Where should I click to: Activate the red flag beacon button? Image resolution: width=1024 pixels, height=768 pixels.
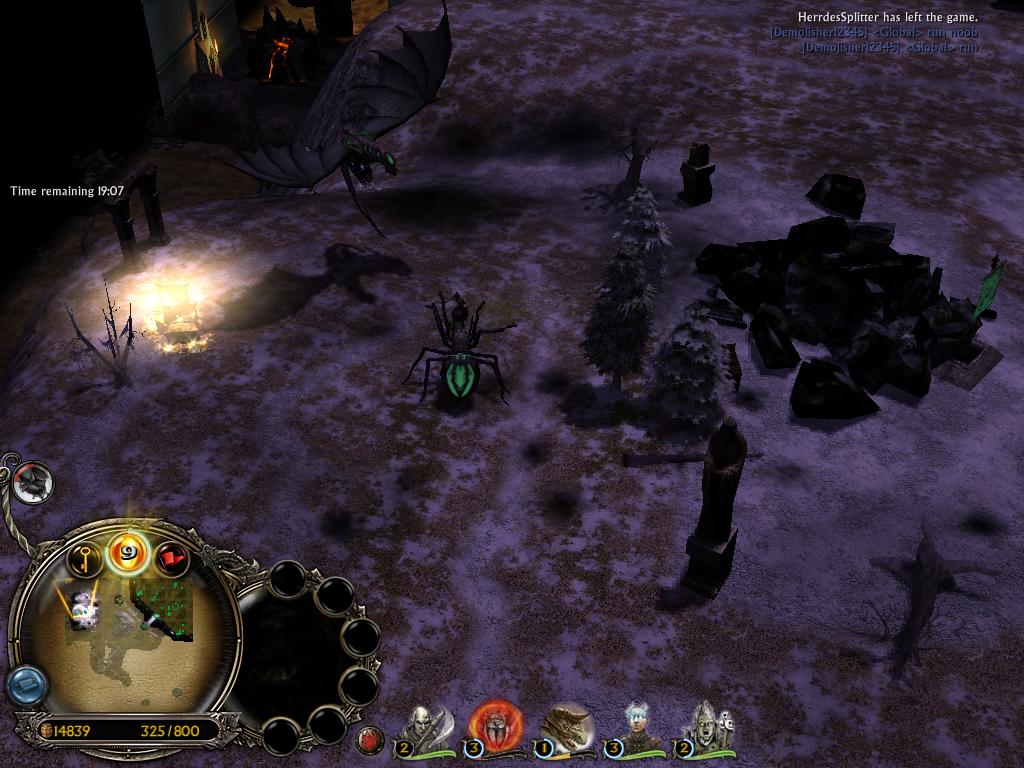(x=171, y=560)
